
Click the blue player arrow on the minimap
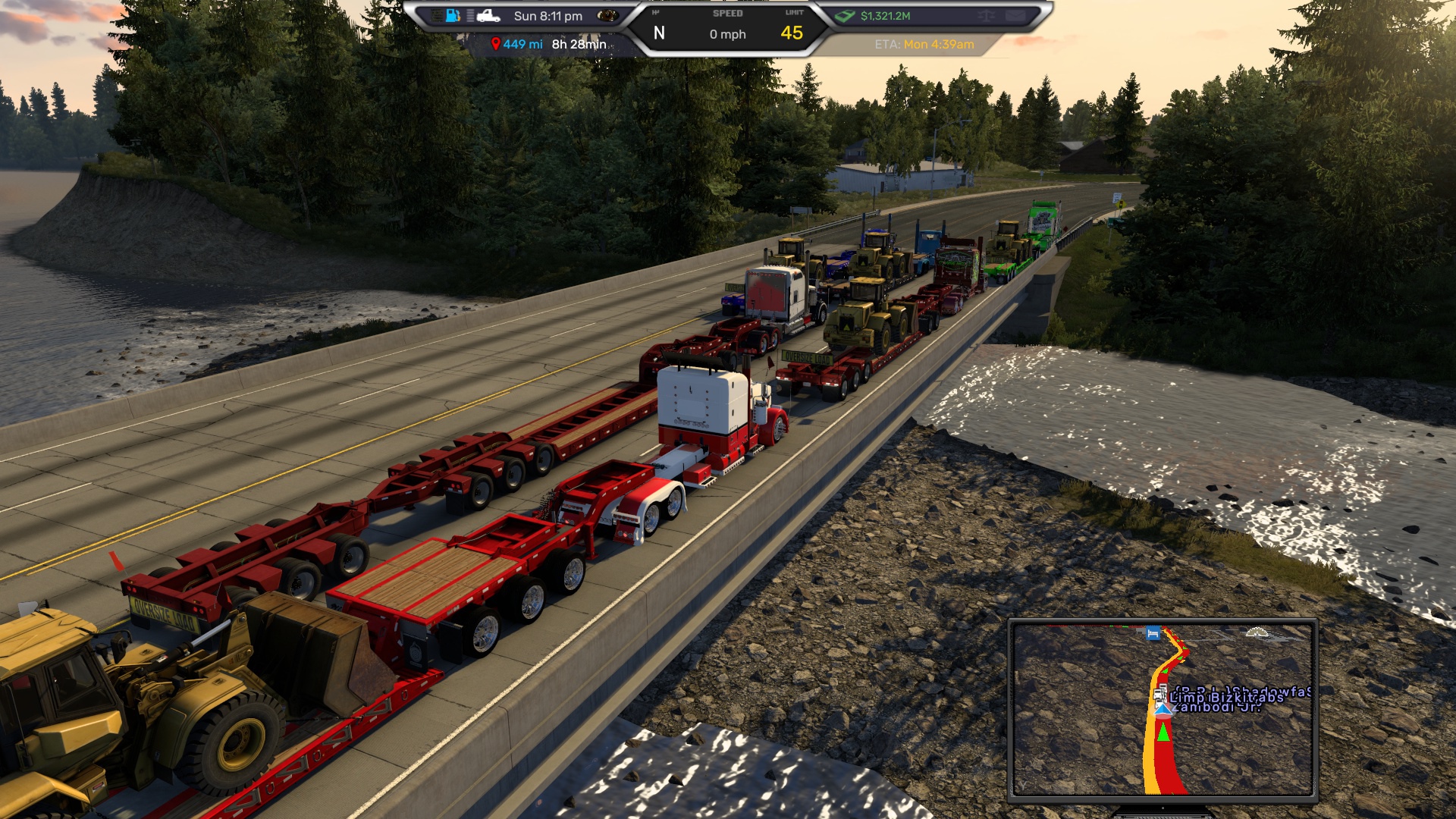(1163, 710)
